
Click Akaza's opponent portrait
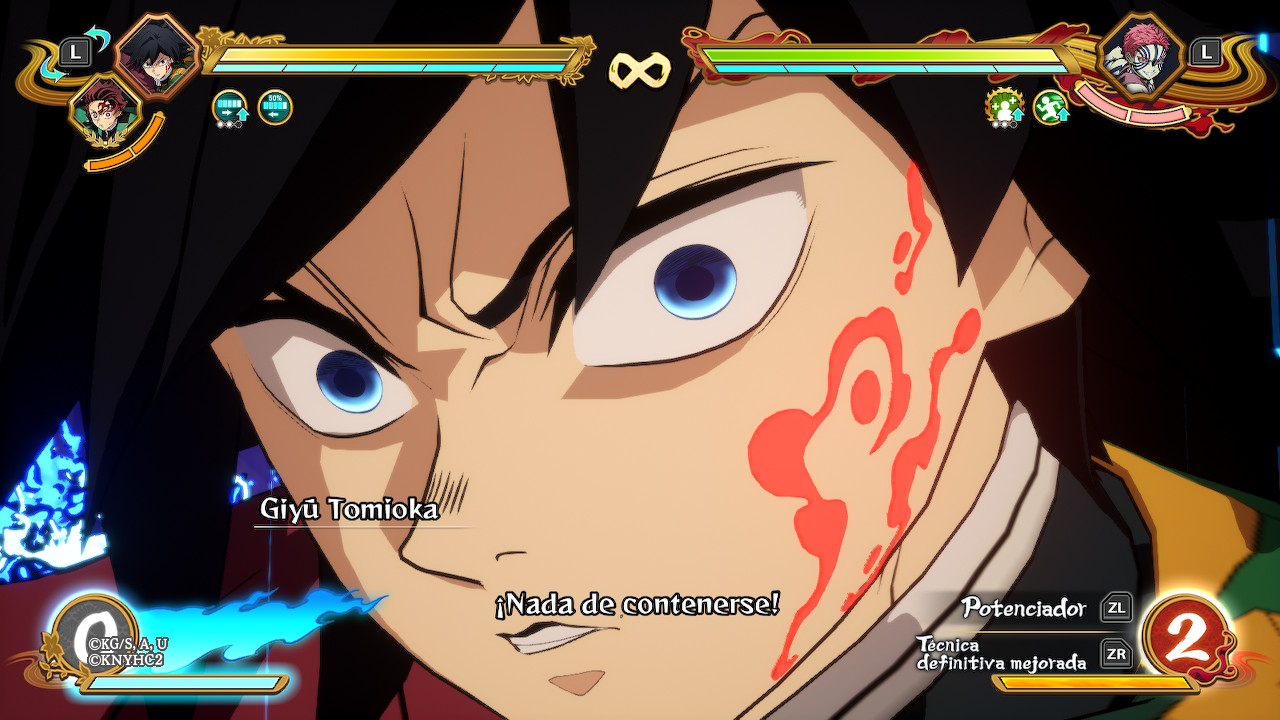(1141, 54)
